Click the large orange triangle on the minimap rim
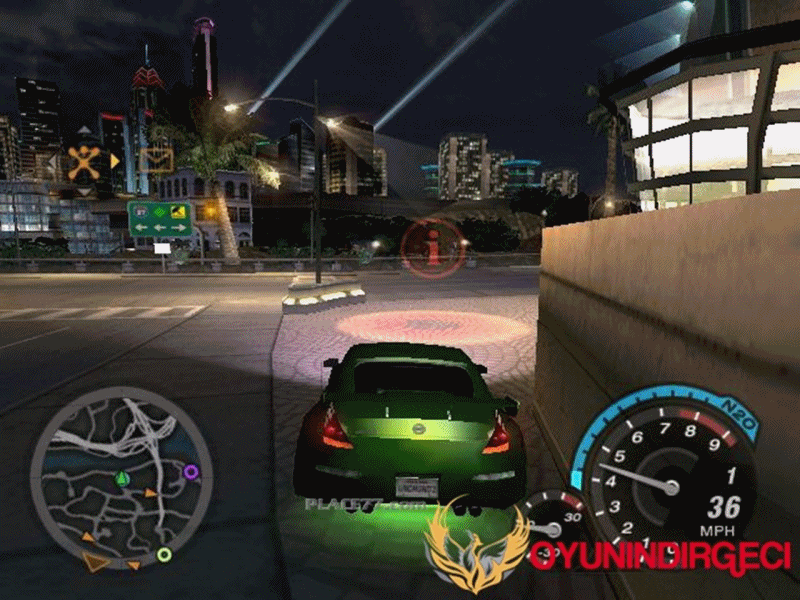This screenshot has height=600, width=800. pyautogui.click(x=95, y=562)
